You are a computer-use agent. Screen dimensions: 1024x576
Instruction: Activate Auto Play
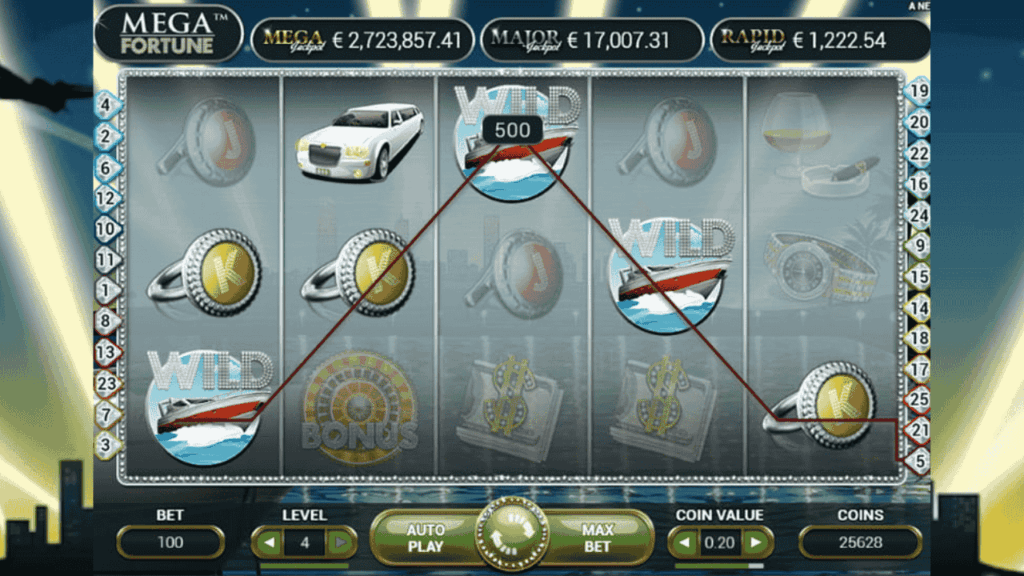click(x=425, y=538)
